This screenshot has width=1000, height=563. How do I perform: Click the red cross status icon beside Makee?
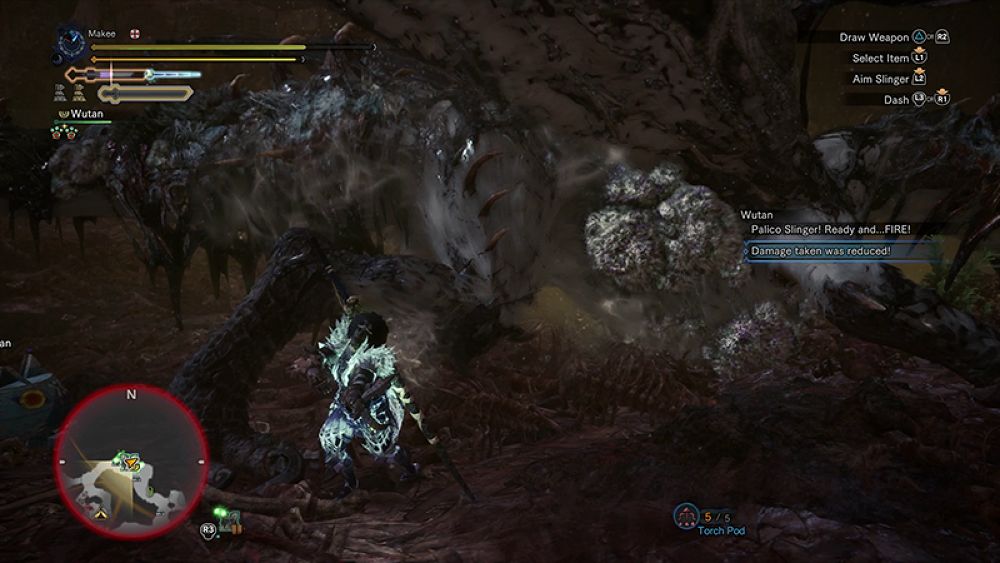(x=134, y=33)
